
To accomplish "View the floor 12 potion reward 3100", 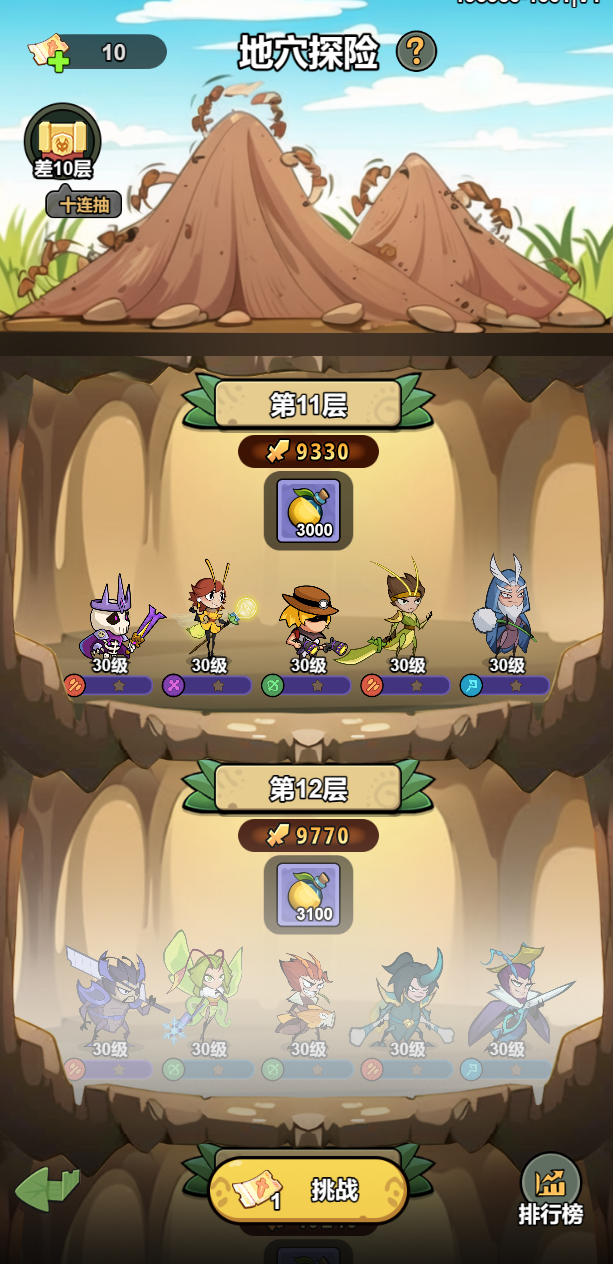I will click(308, 894).
